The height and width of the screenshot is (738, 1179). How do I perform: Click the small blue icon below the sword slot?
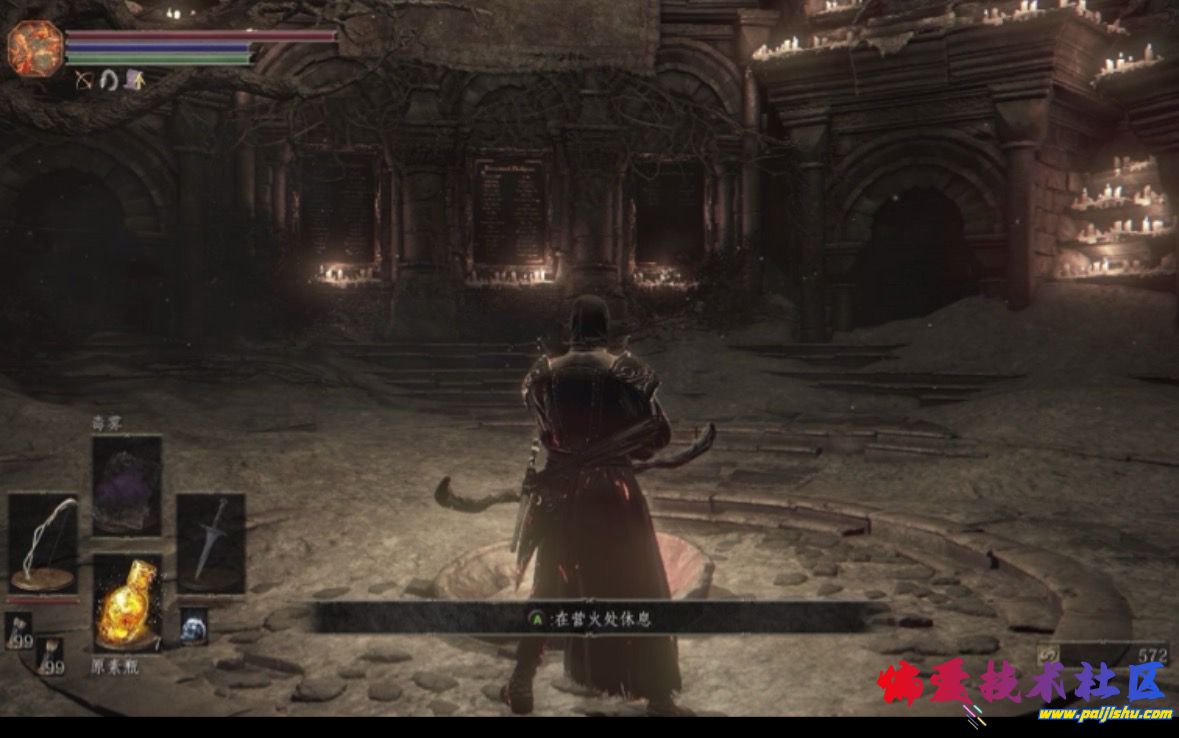pyautogui.click(x=193, y=627)
